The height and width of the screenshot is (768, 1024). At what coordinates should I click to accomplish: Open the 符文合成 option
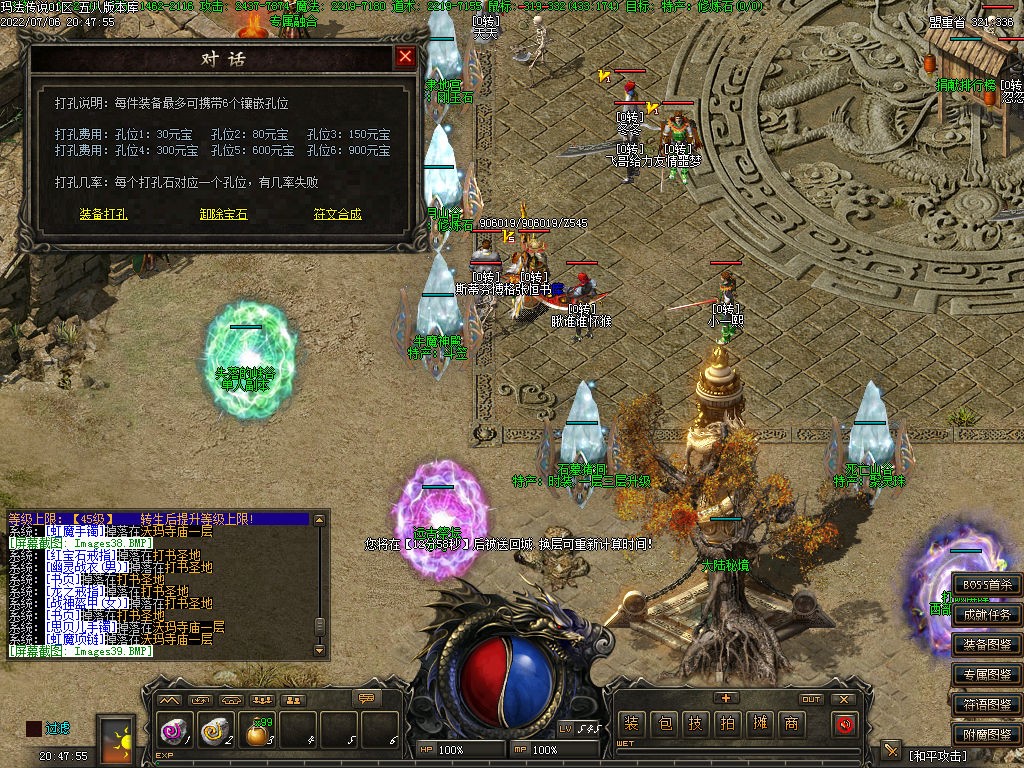pos(337,214)
